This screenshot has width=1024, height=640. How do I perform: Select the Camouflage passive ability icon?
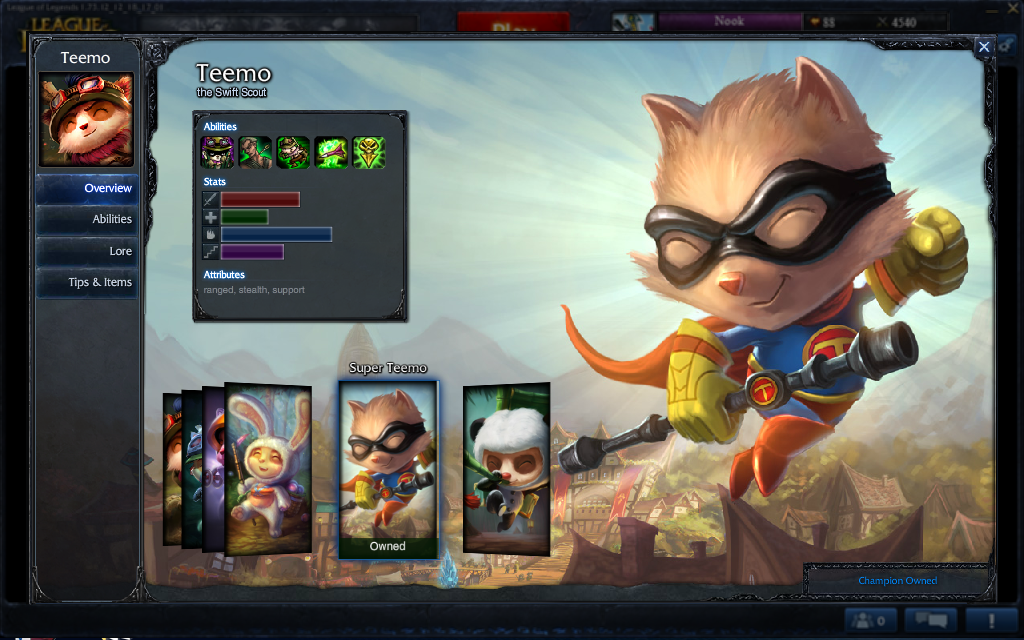click(218, 152)
